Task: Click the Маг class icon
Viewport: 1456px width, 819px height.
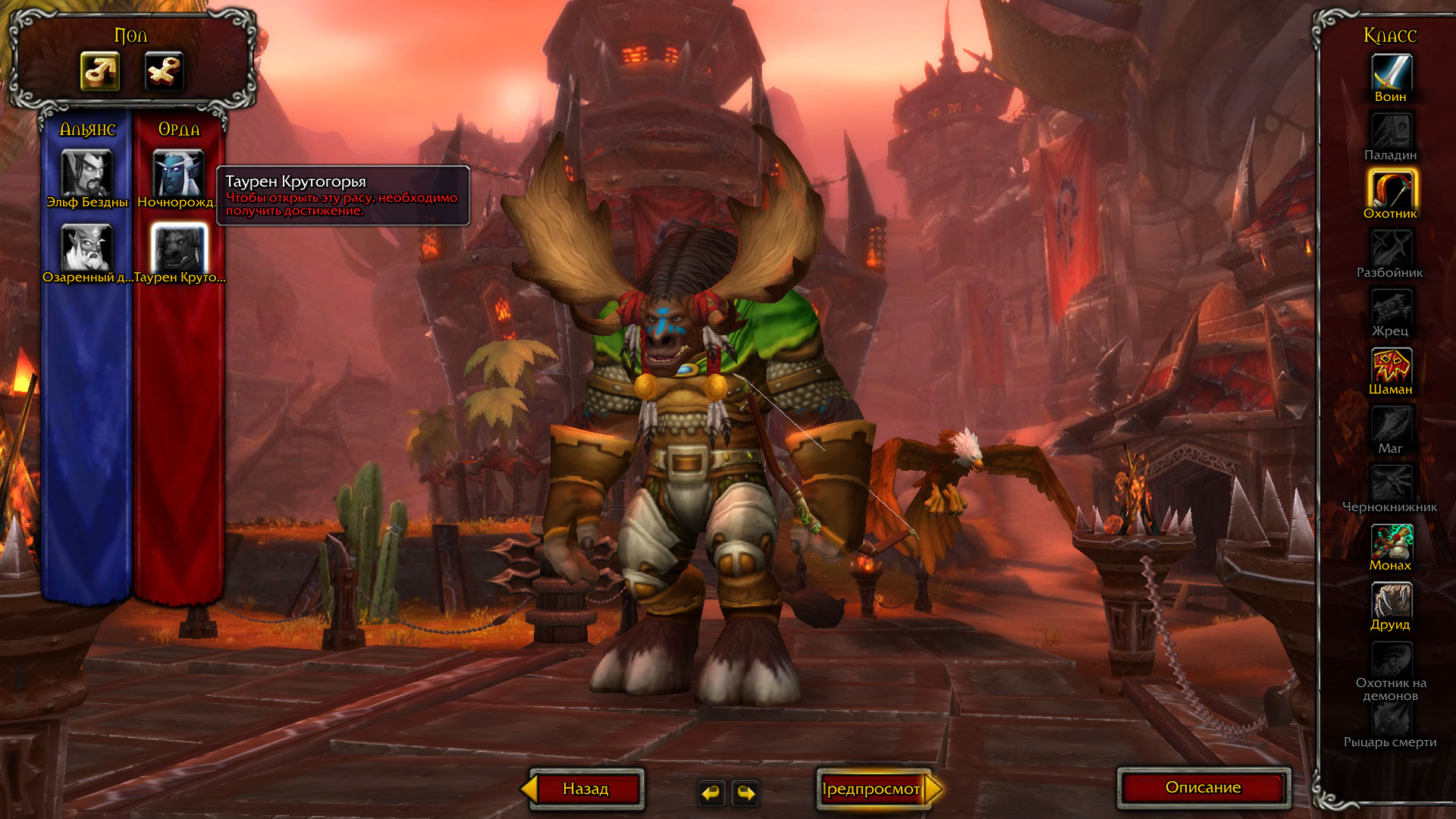Action: (1391, 425)
